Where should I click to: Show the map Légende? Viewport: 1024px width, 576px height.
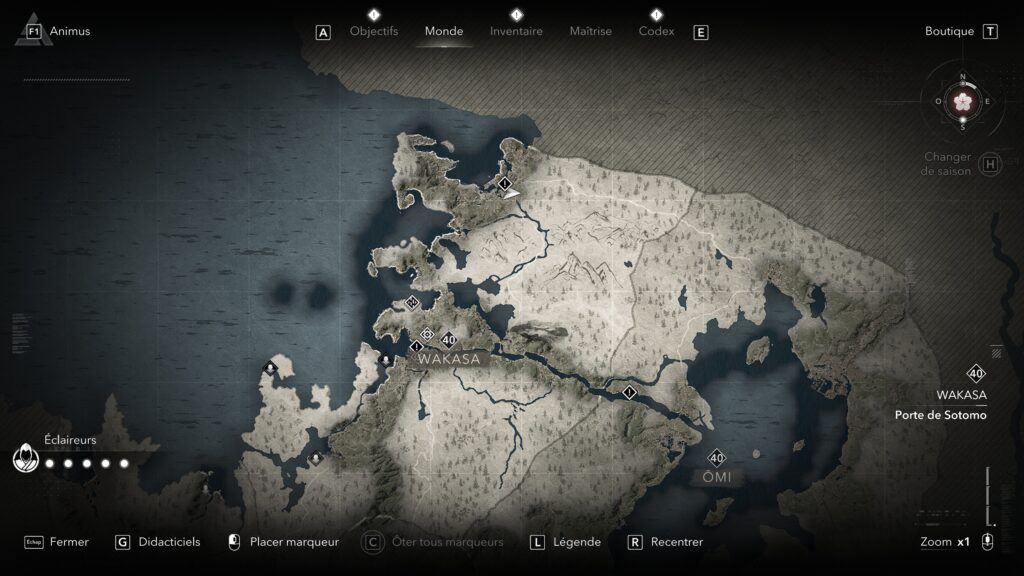tap(577, 542)
